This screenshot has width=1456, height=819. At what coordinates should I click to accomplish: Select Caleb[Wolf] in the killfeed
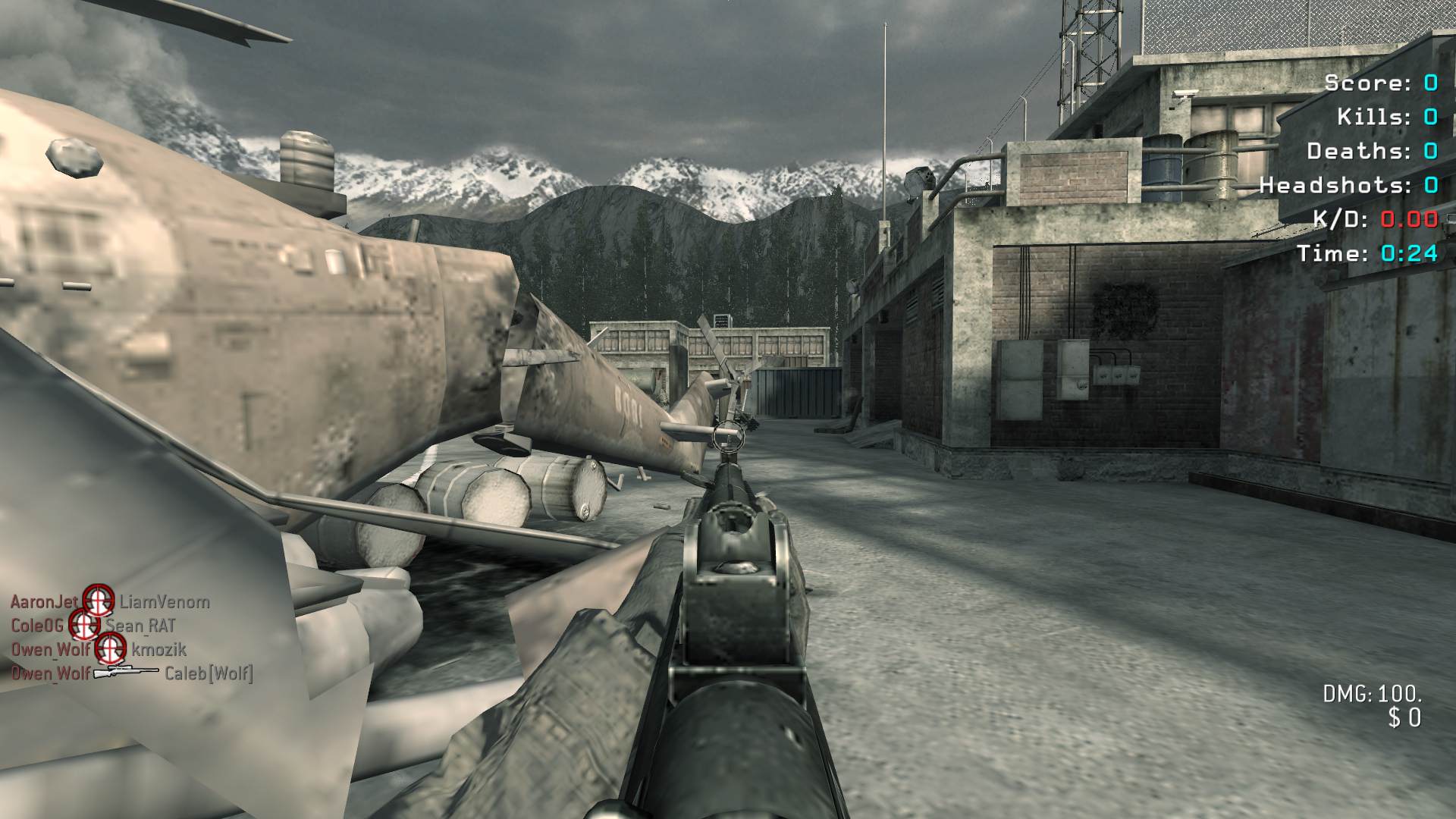(x=209, y=673)
